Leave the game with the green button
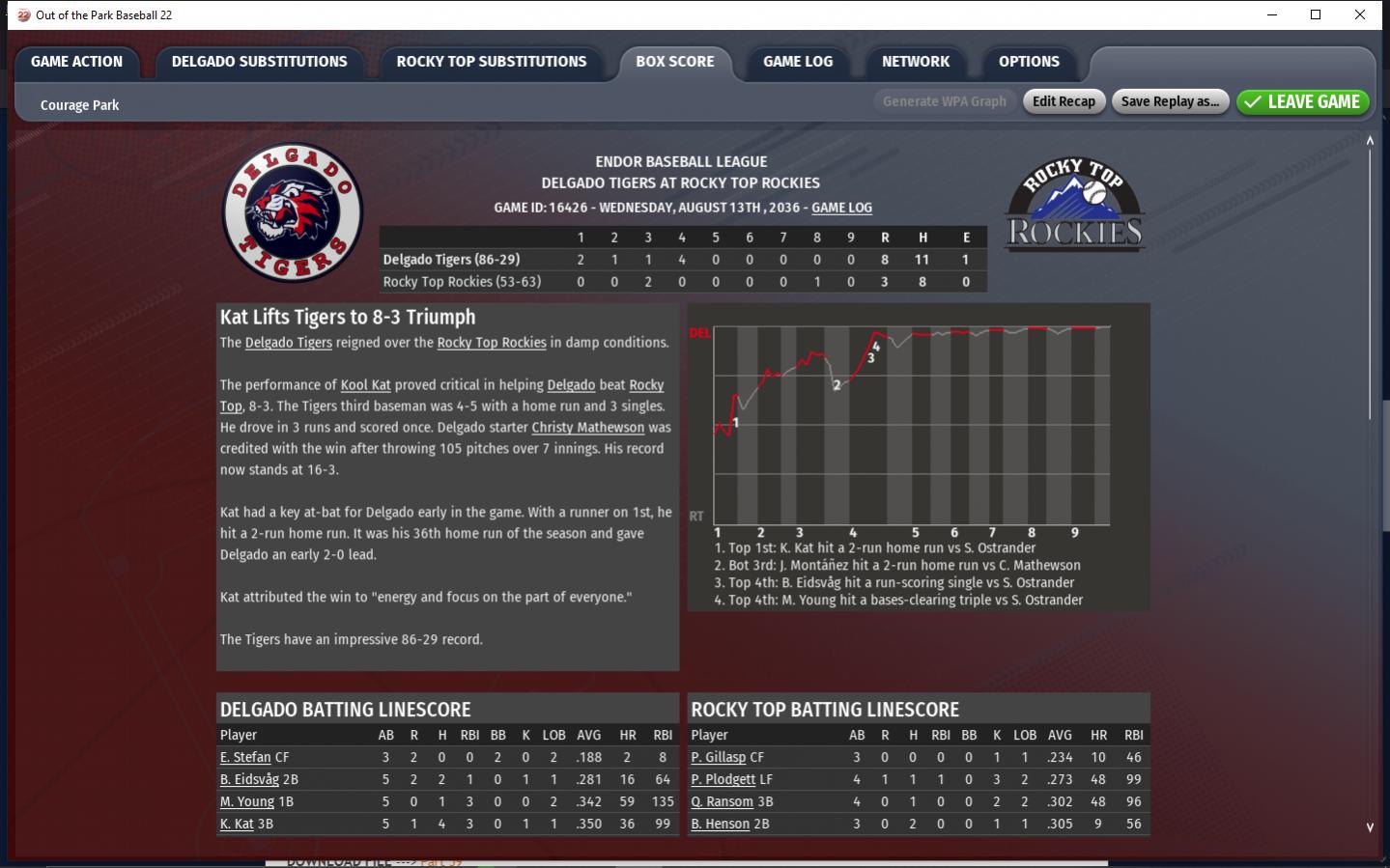 (1302, 101)
